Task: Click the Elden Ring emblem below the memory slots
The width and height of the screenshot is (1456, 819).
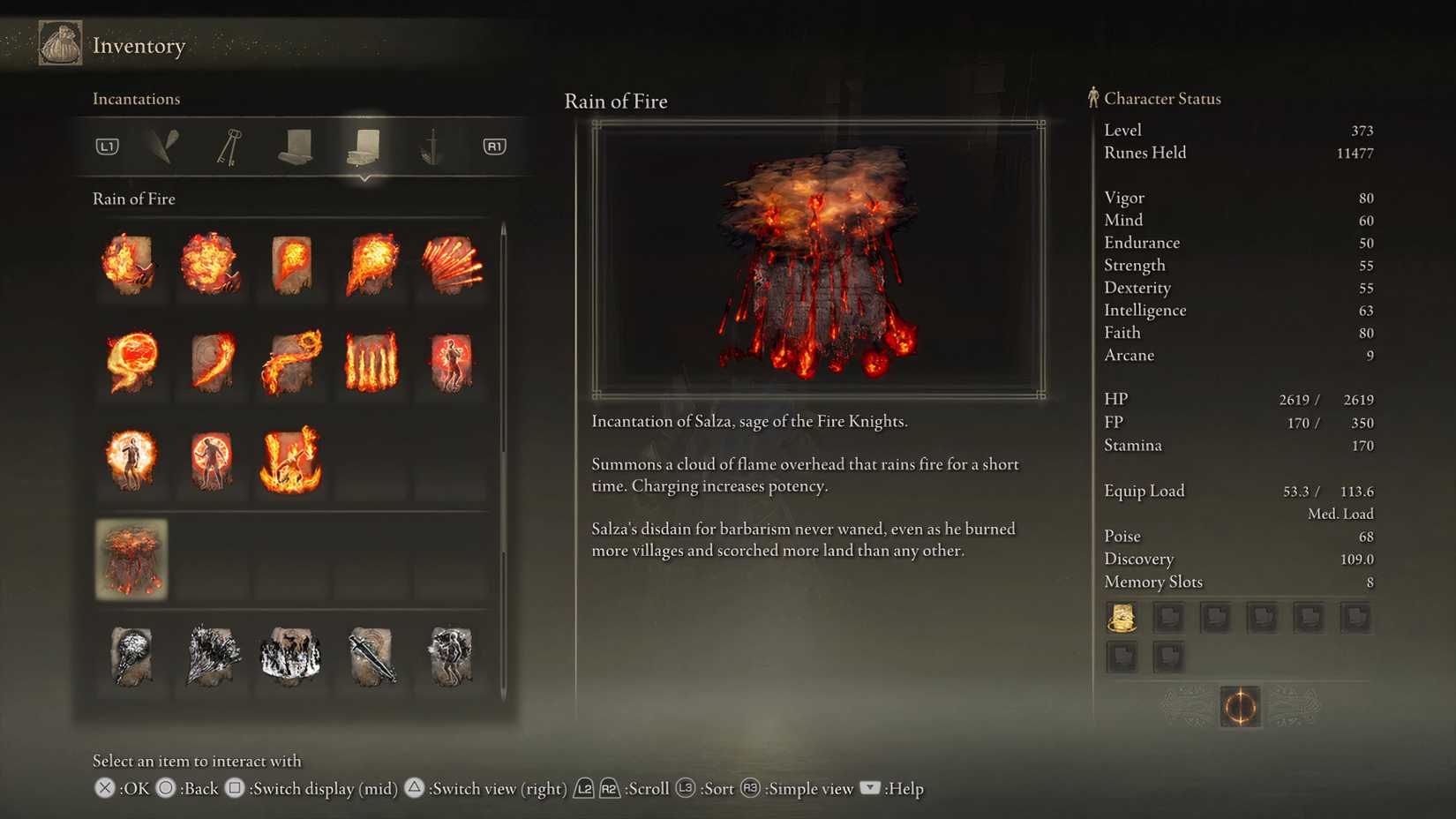Action: 1240,707
